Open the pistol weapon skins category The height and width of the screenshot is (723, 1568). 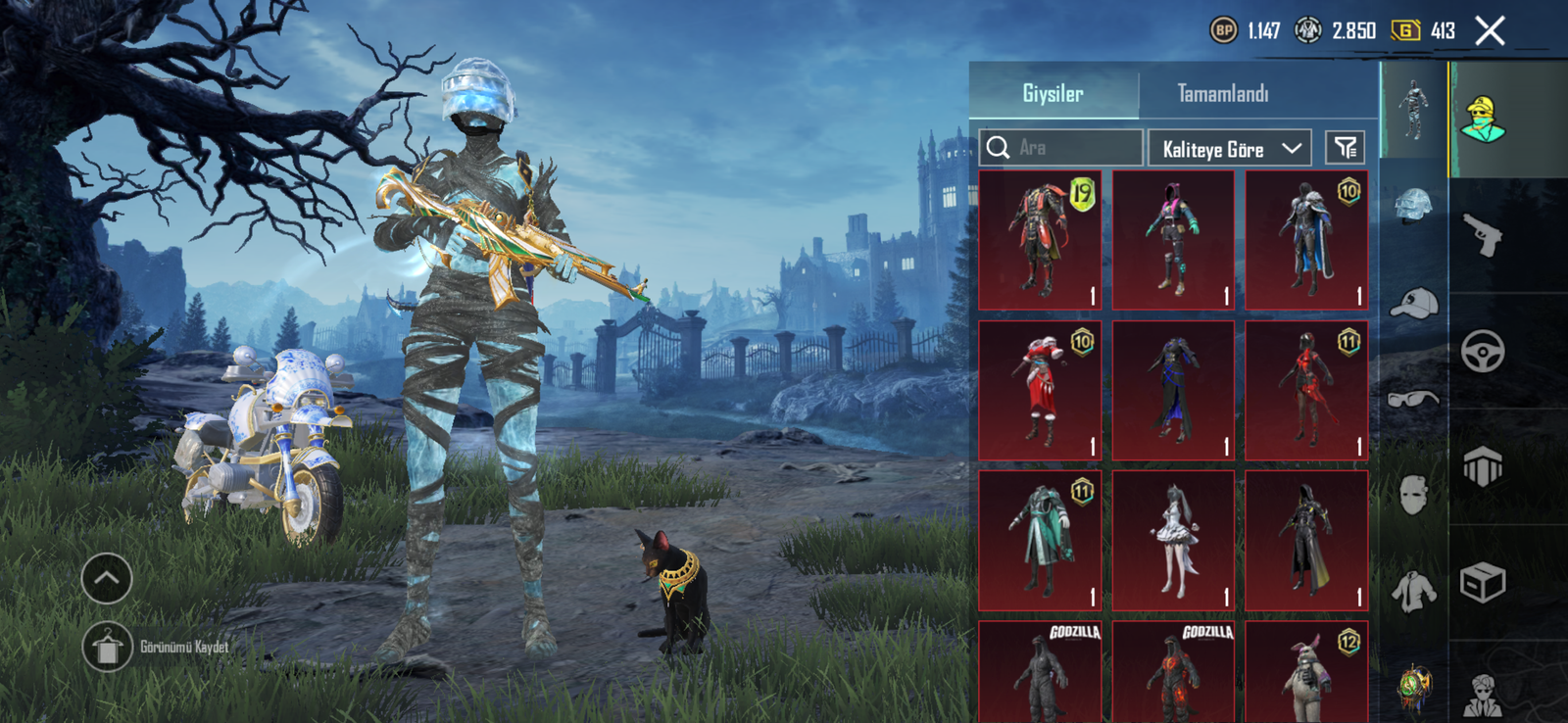point(1483,235)
